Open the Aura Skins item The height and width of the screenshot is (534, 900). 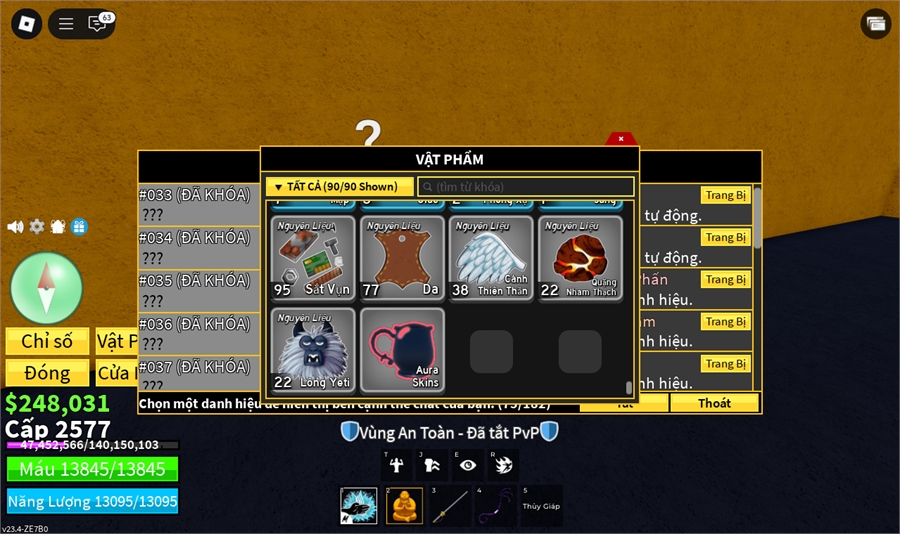click(x=401, y=350)
